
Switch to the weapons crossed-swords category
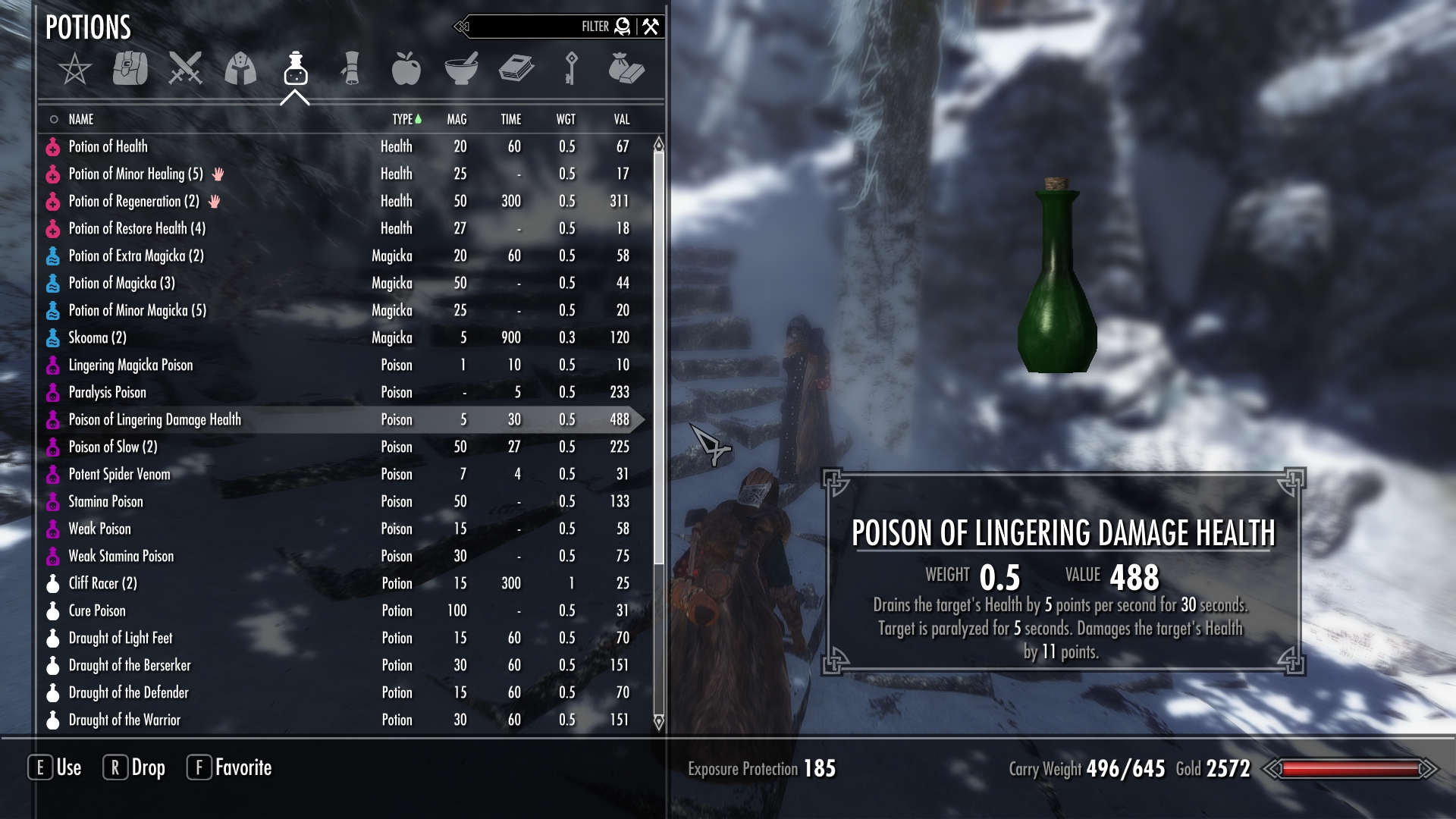pyautogui.click(x=185, y=68)
